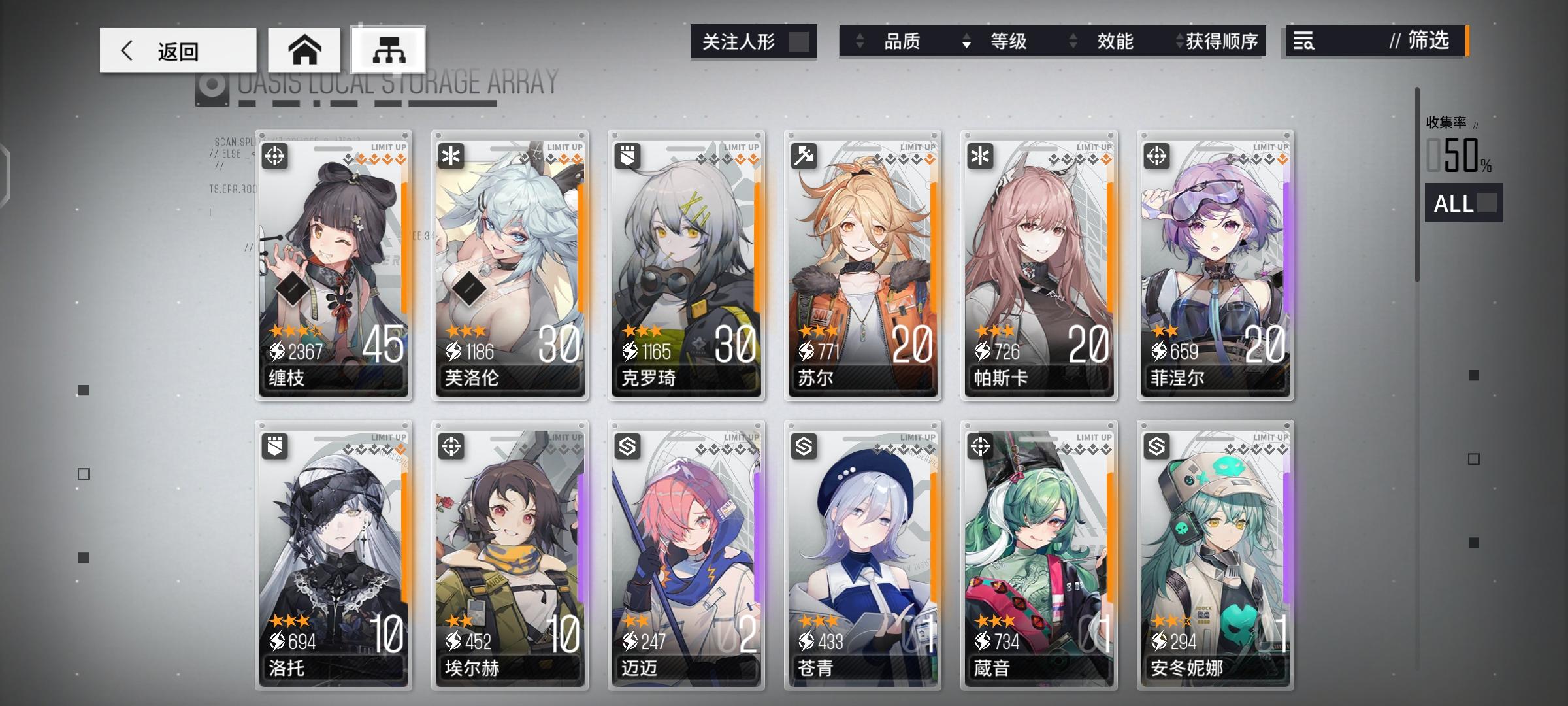Select the storage array tab

[389, 49]
